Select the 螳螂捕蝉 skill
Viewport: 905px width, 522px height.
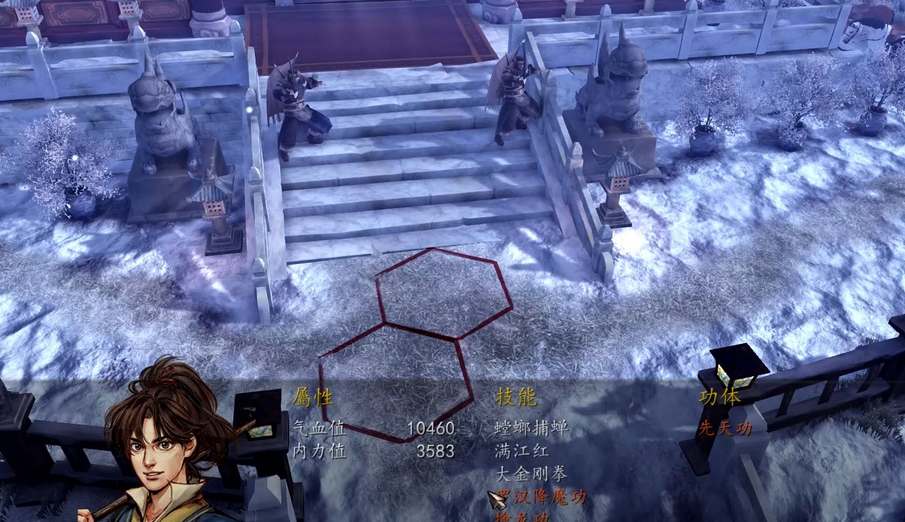tap(531, 428)
